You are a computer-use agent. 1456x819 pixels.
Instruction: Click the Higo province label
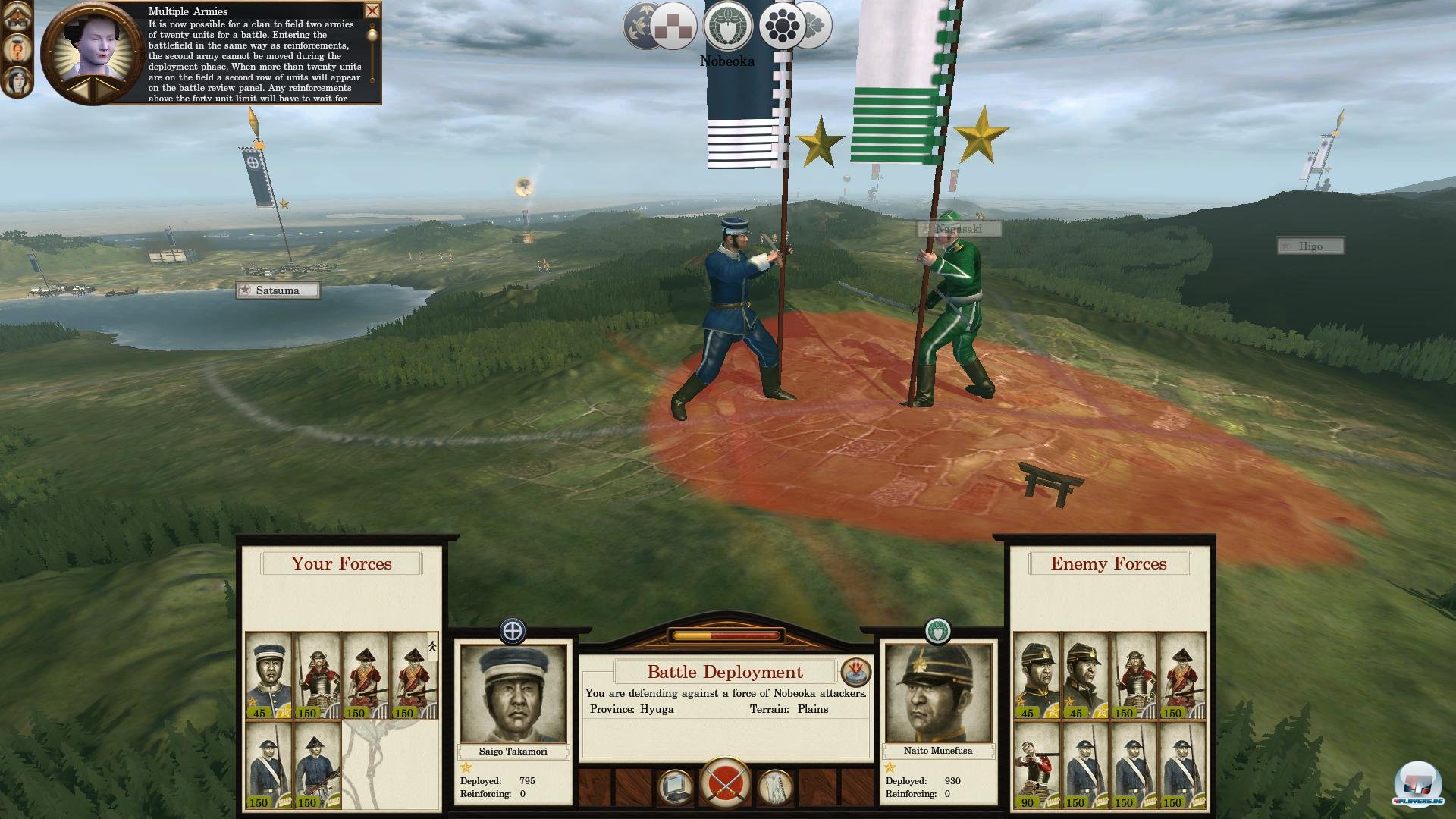click(1310, 246)
